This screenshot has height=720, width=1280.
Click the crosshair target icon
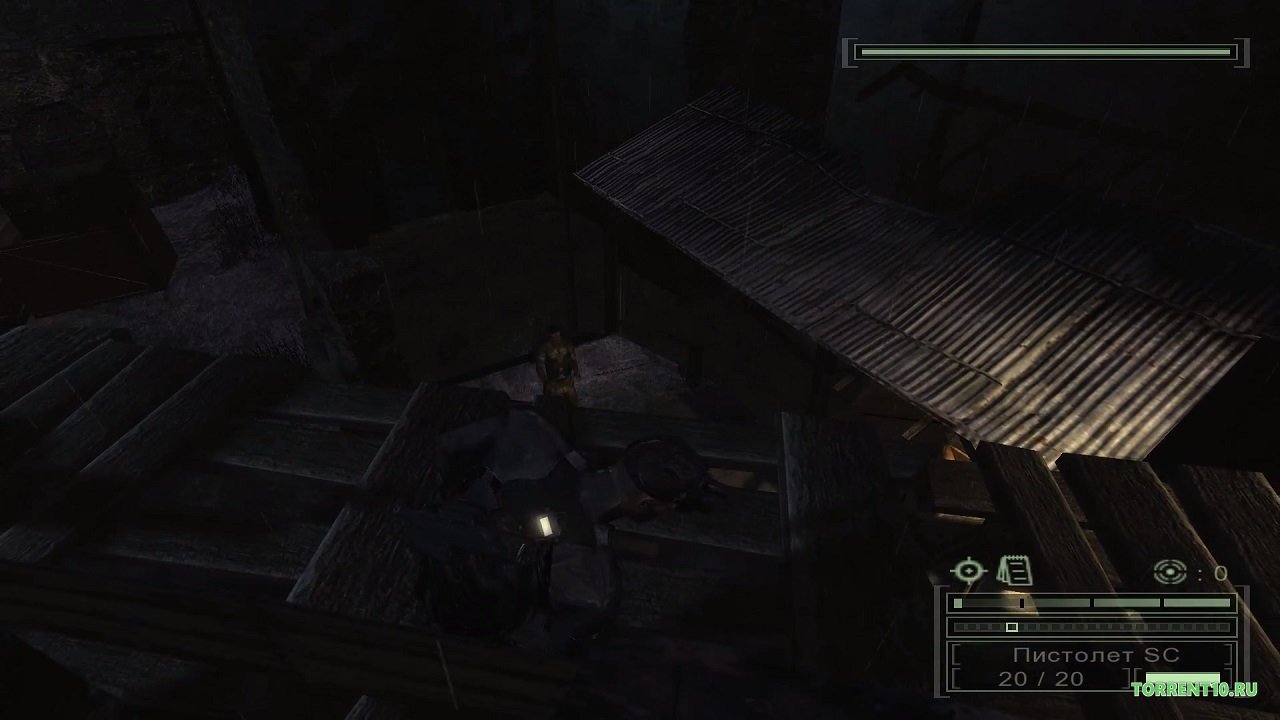[x=968, y=571]
